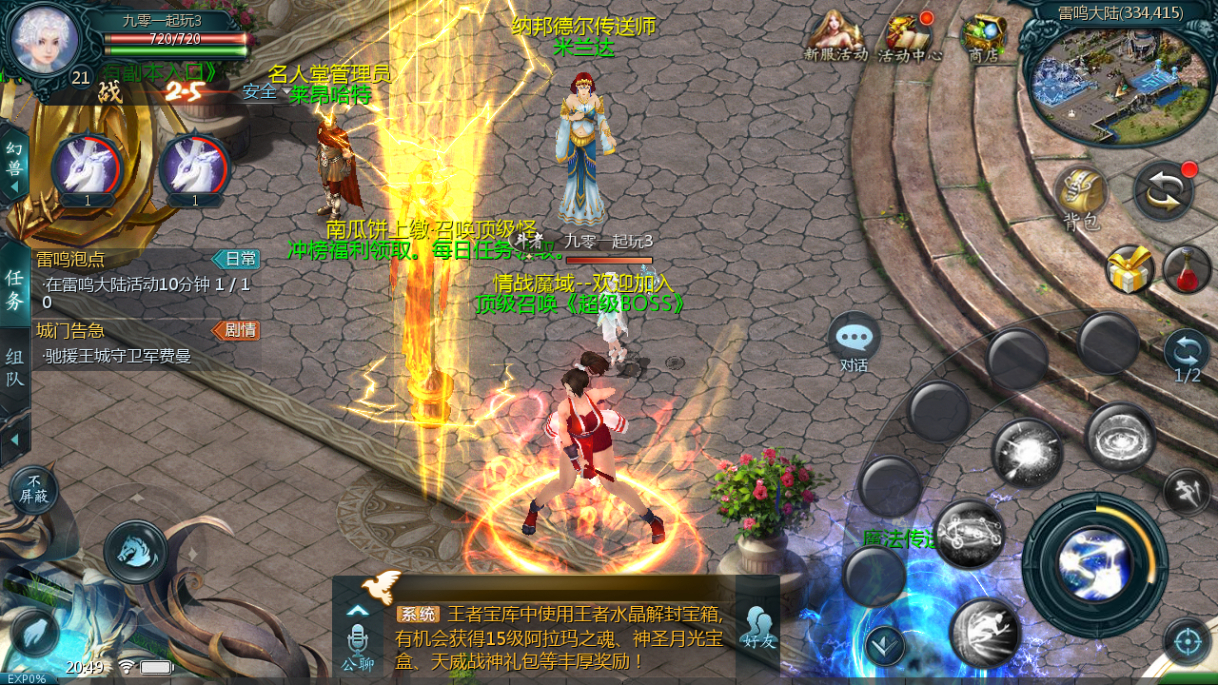Screen dimensions: 1218x685
Task: Switch to the 组队 team tab
Action: pos(15,367)
